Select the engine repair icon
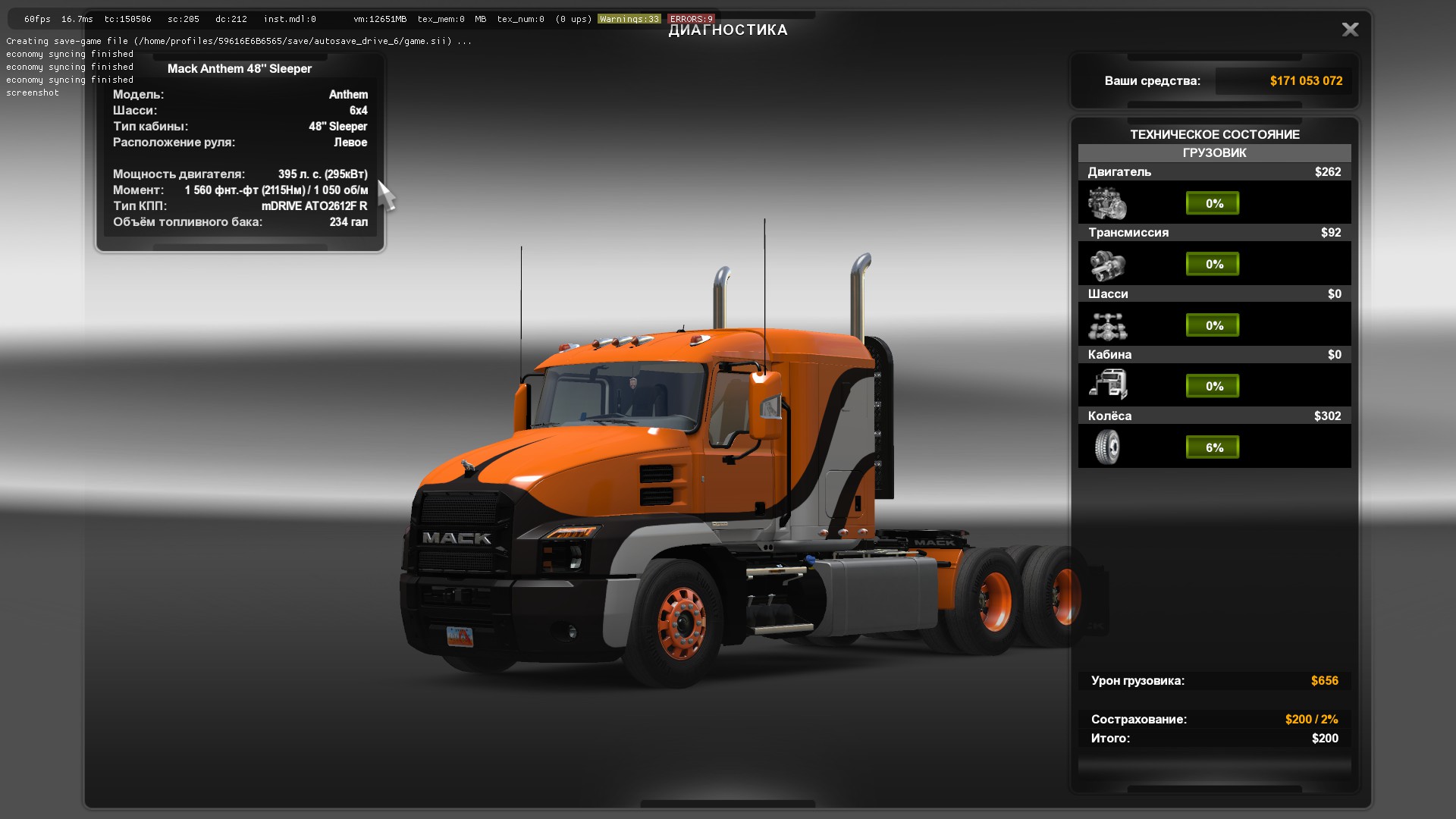Viewport: 1456px width, 819px height. (1107, 204)
